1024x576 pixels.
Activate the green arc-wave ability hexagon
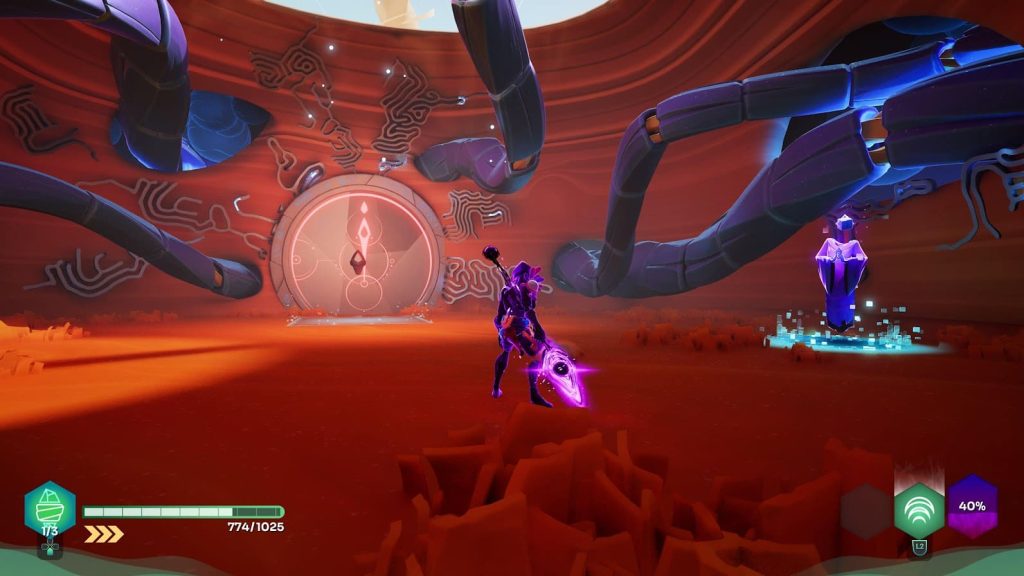click(918, 510)
